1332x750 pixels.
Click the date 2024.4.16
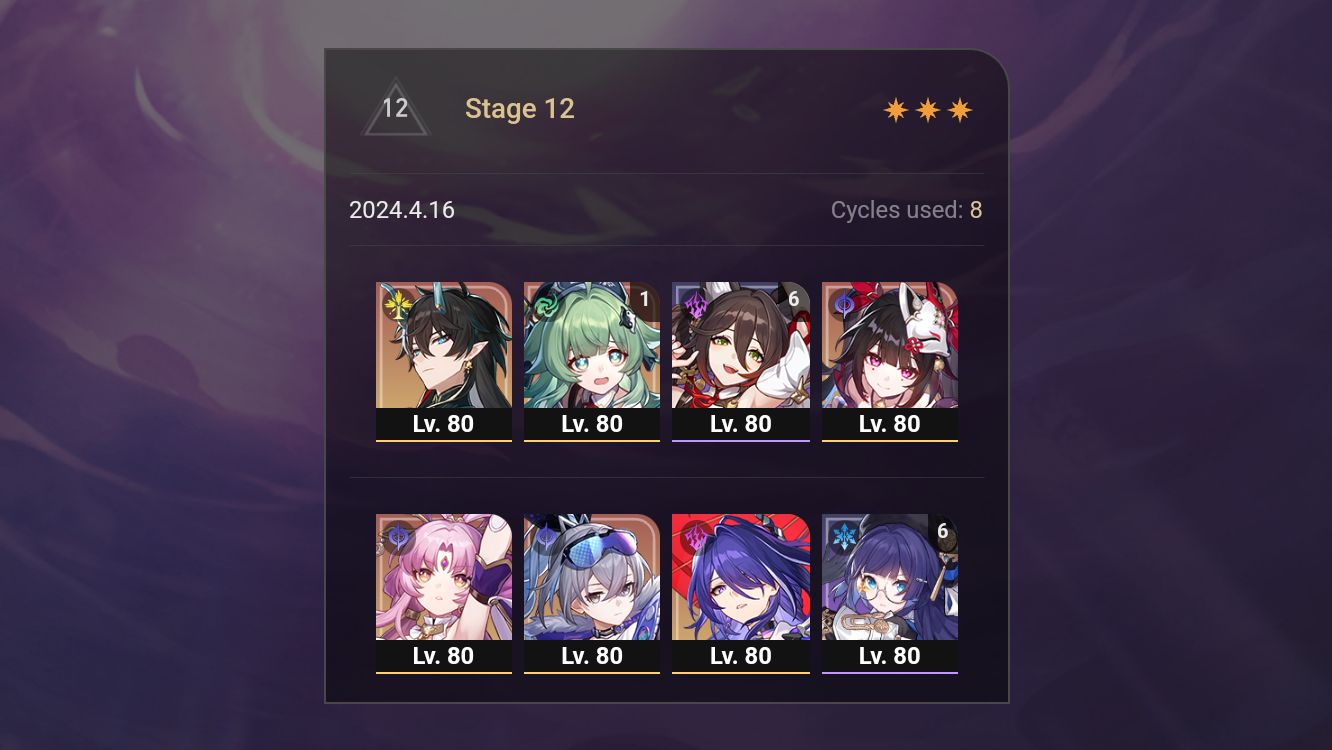(x=402, y=210)
